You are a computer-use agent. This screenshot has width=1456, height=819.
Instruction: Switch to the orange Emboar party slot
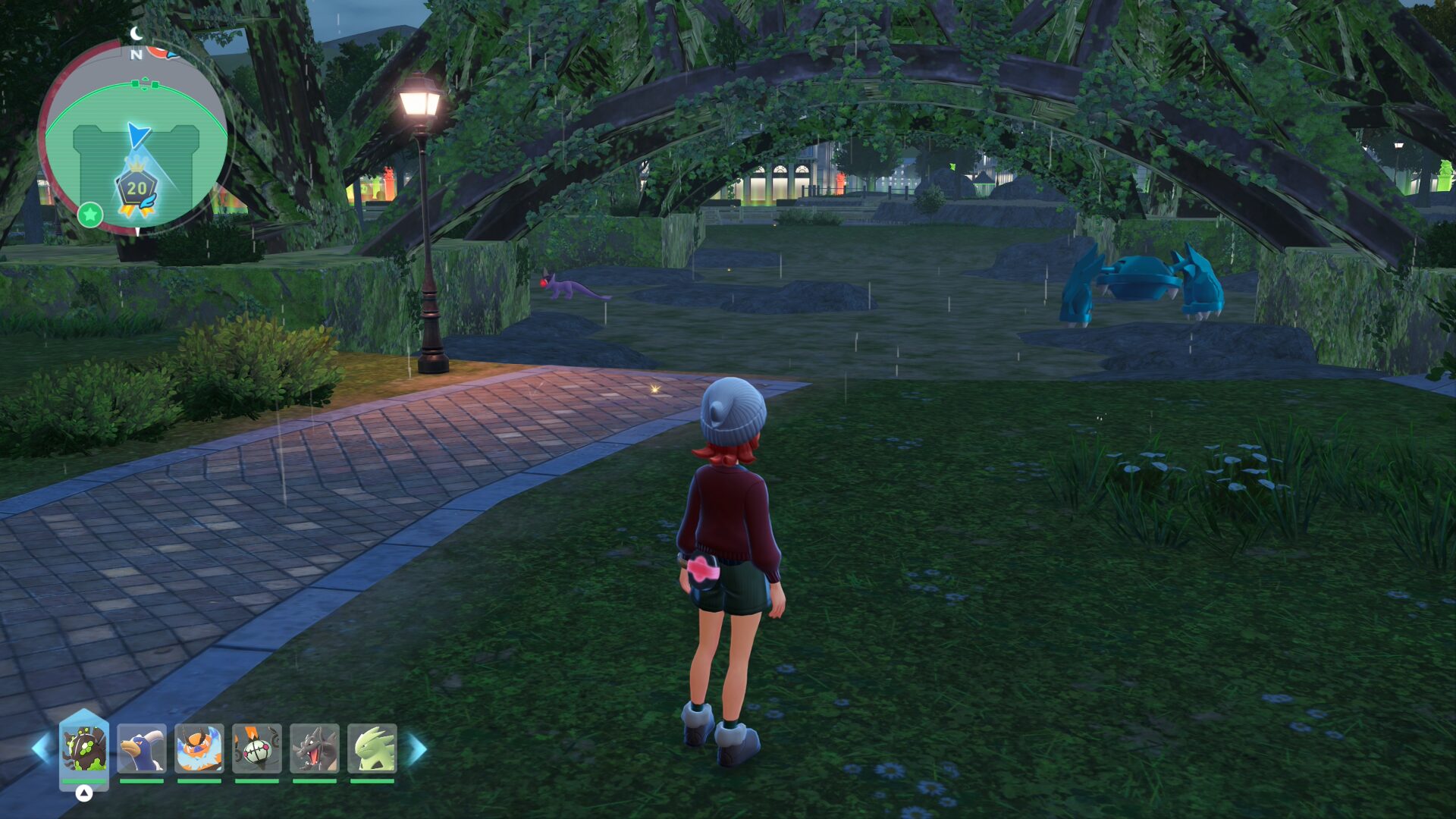[x=199, y=748]
